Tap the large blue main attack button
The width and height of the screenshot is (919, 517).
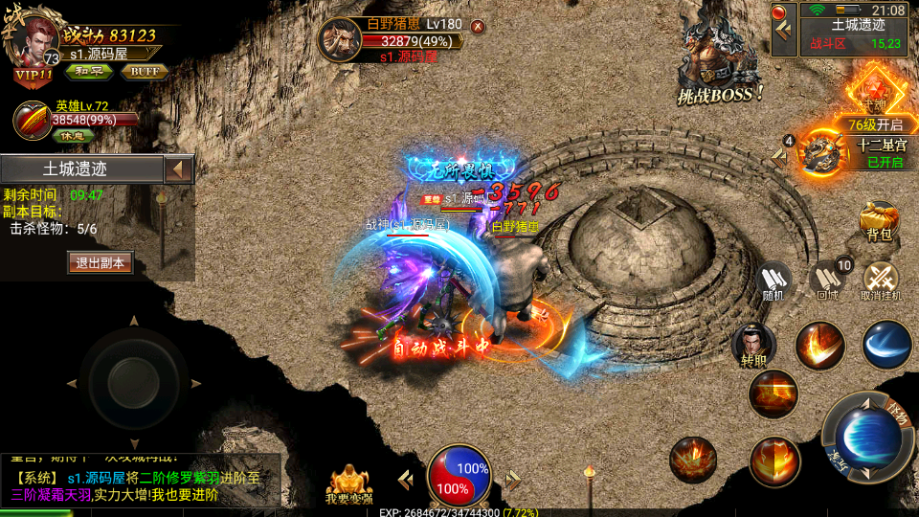(x=864, y=438)
